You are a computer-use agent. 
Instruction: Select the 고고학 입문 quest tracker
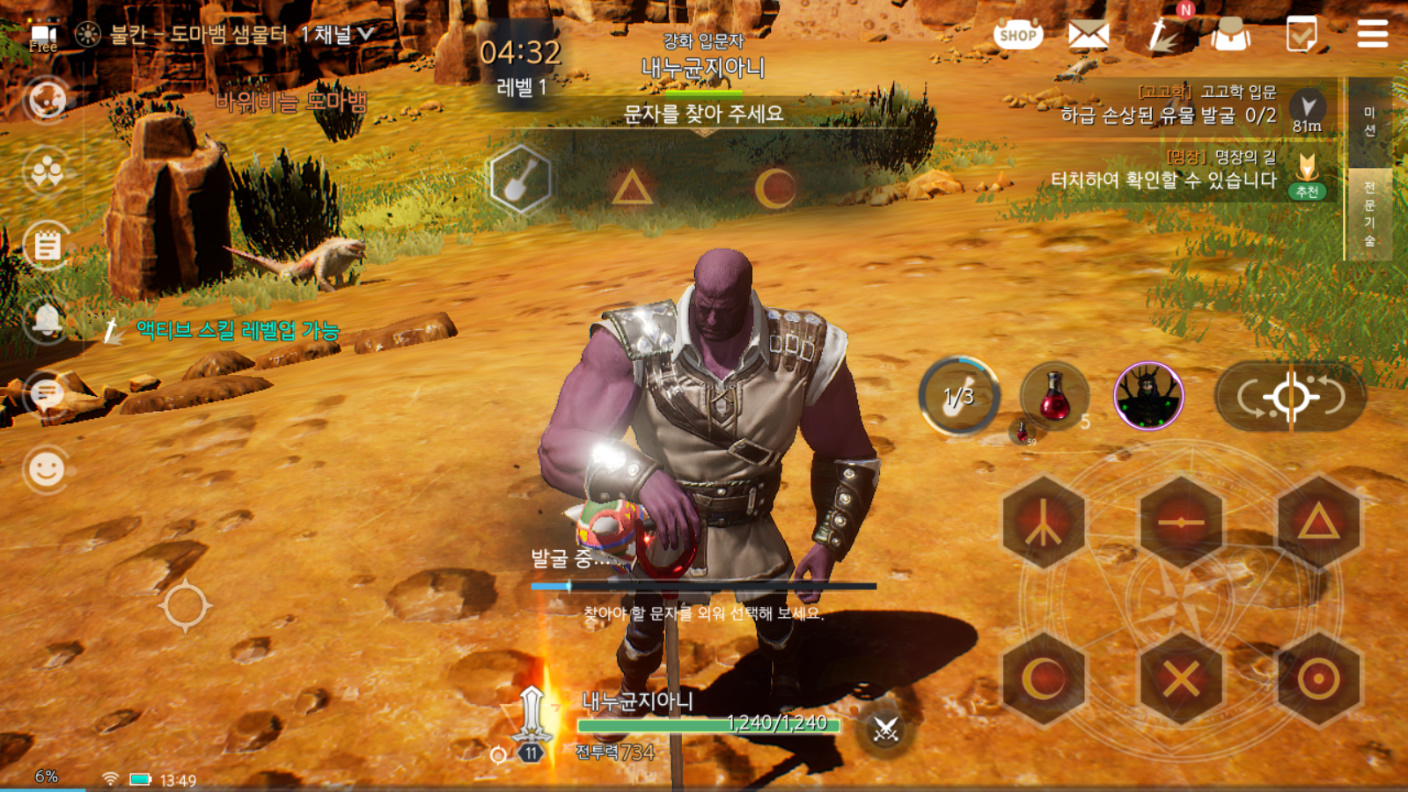click(x=1170, y=104)
